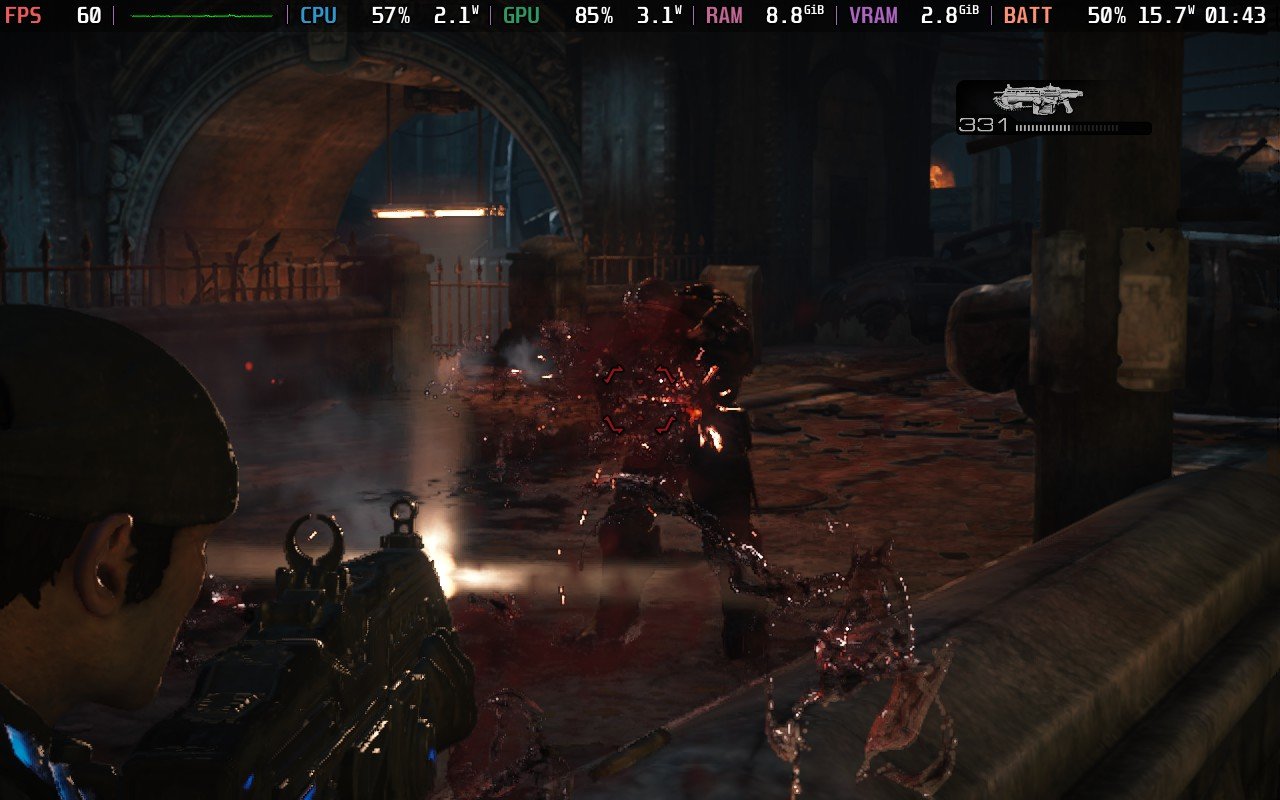Click the FPS label in the performance overlay
This screenshot has width=1280, height=800.
(x=24, y=14)
